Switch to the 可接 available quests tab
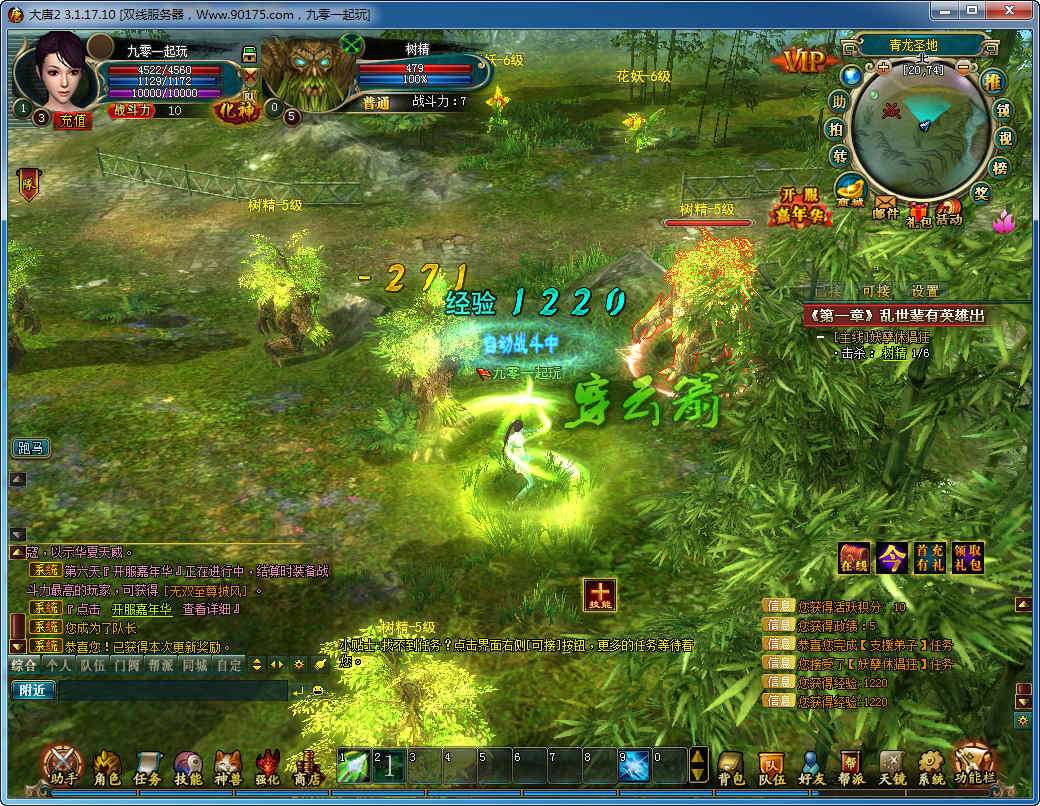1040x806 pixels. point(875,291)
